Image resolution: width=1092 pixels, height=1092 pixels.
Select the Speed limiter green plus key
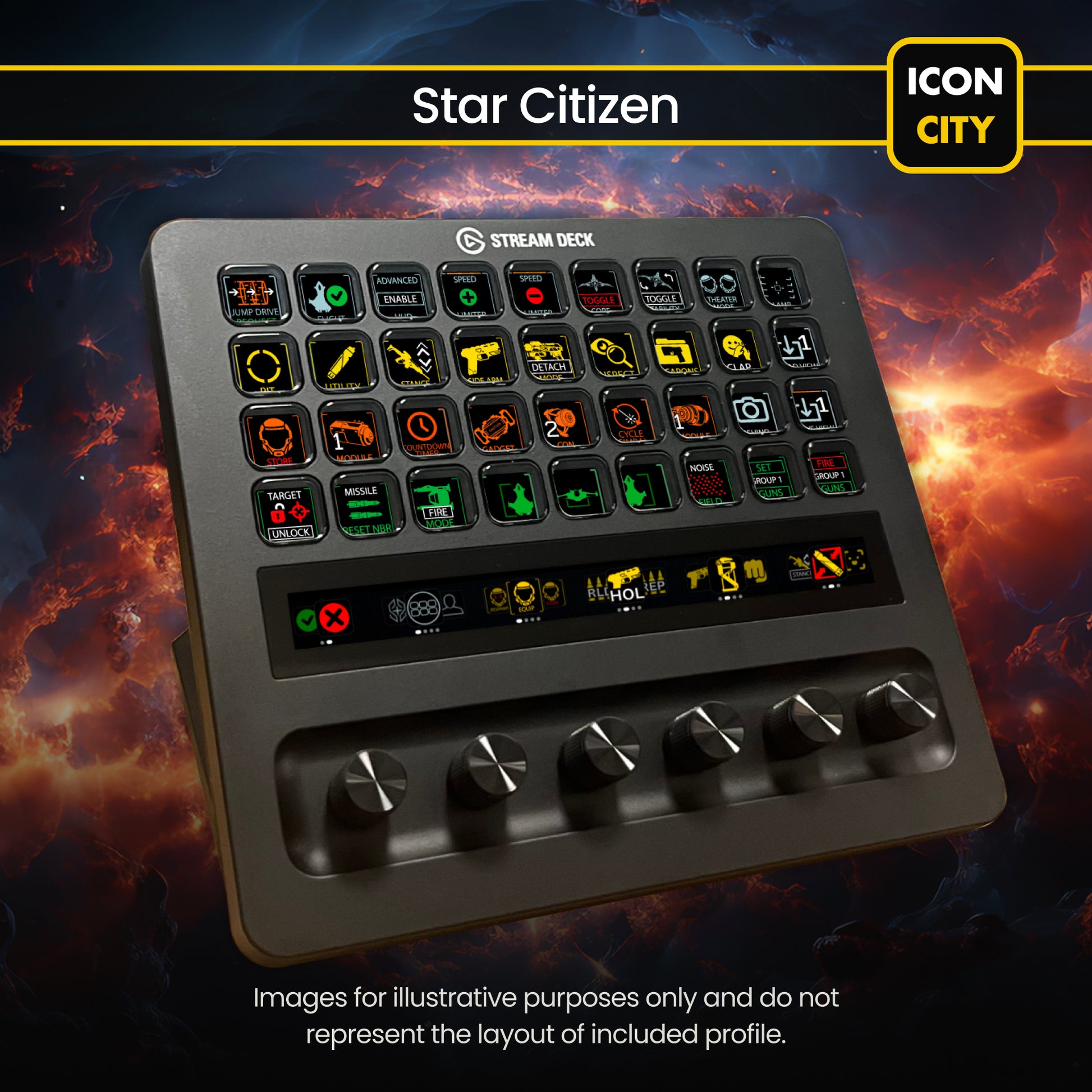[x=467, y=292]
